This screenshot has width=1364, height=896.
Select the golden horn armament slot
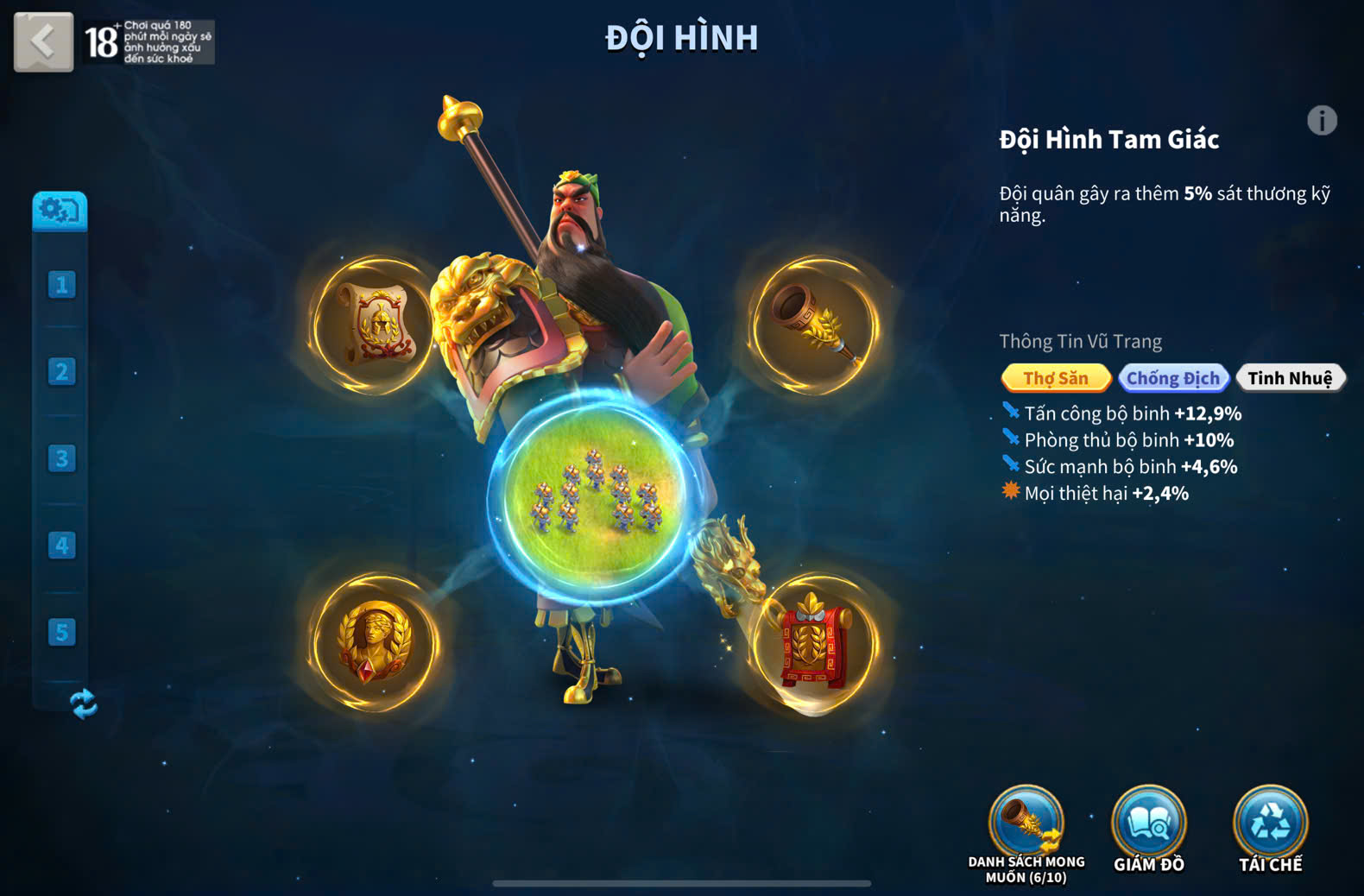coord(815,325)
